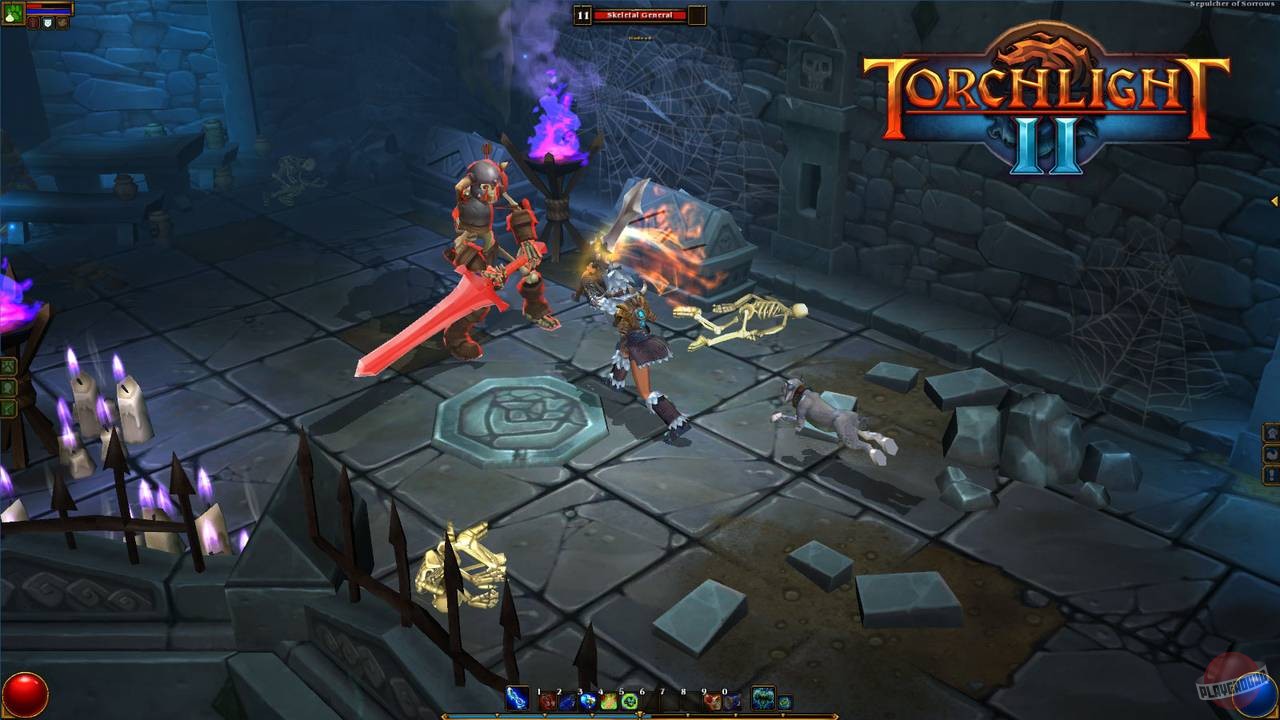The image size is (1280, 720).
Task: Click the lowest green icon on left edge
Action: pyautogui.click(x=7, y=406)
